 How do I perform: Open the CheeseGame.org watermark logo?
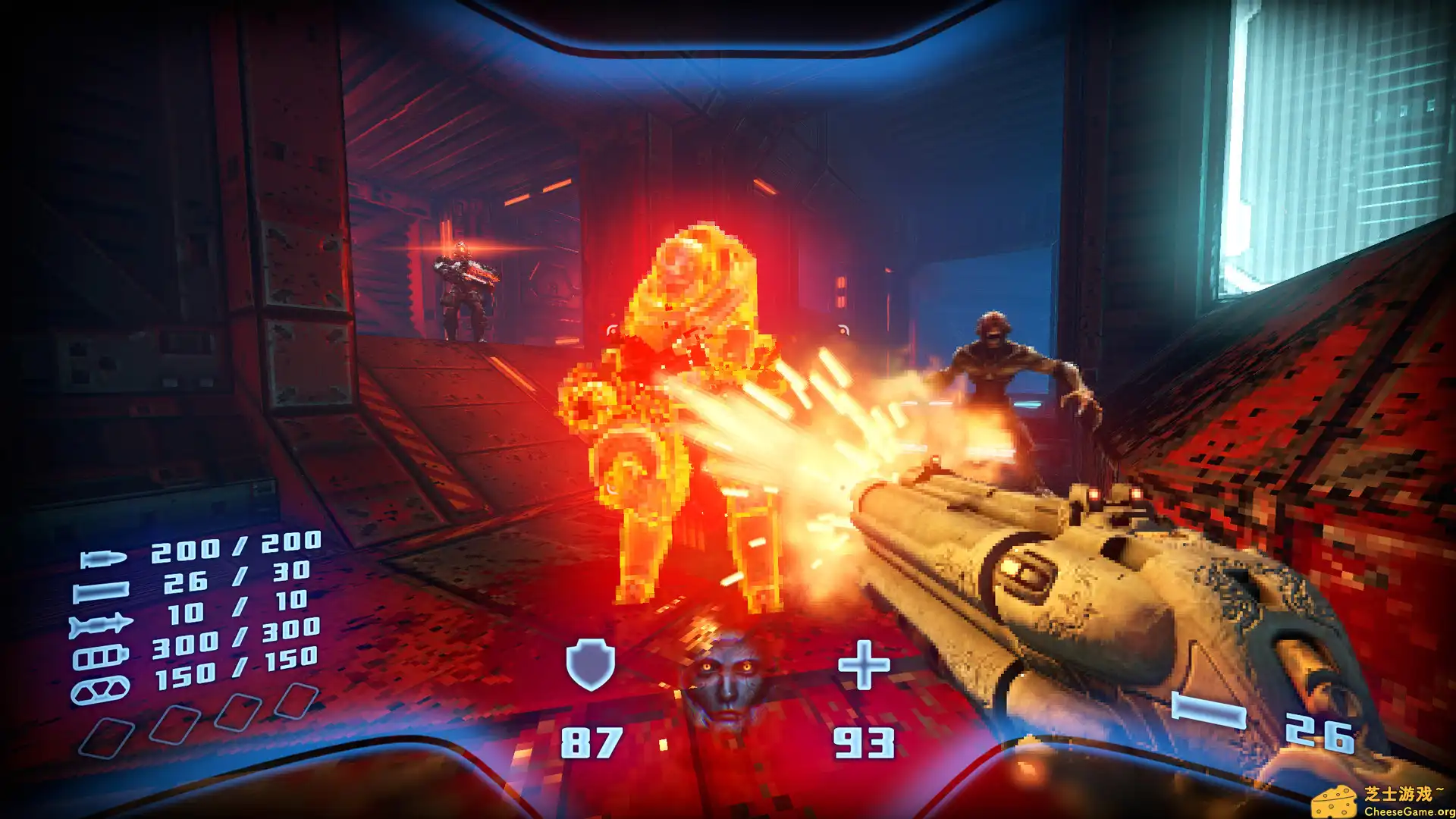click(1382, 801)
